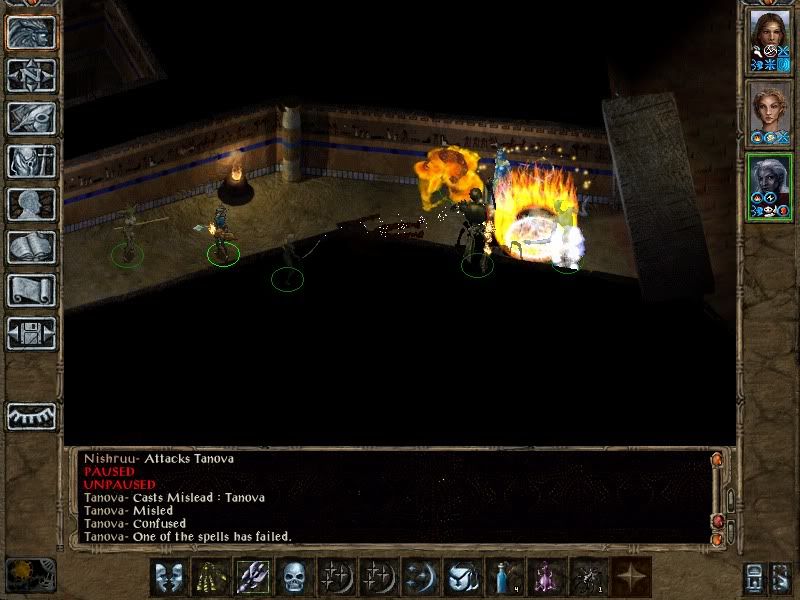Click the Return to Game sidebar button
This screenshot has width=800, height=600.
pos(31,33)
